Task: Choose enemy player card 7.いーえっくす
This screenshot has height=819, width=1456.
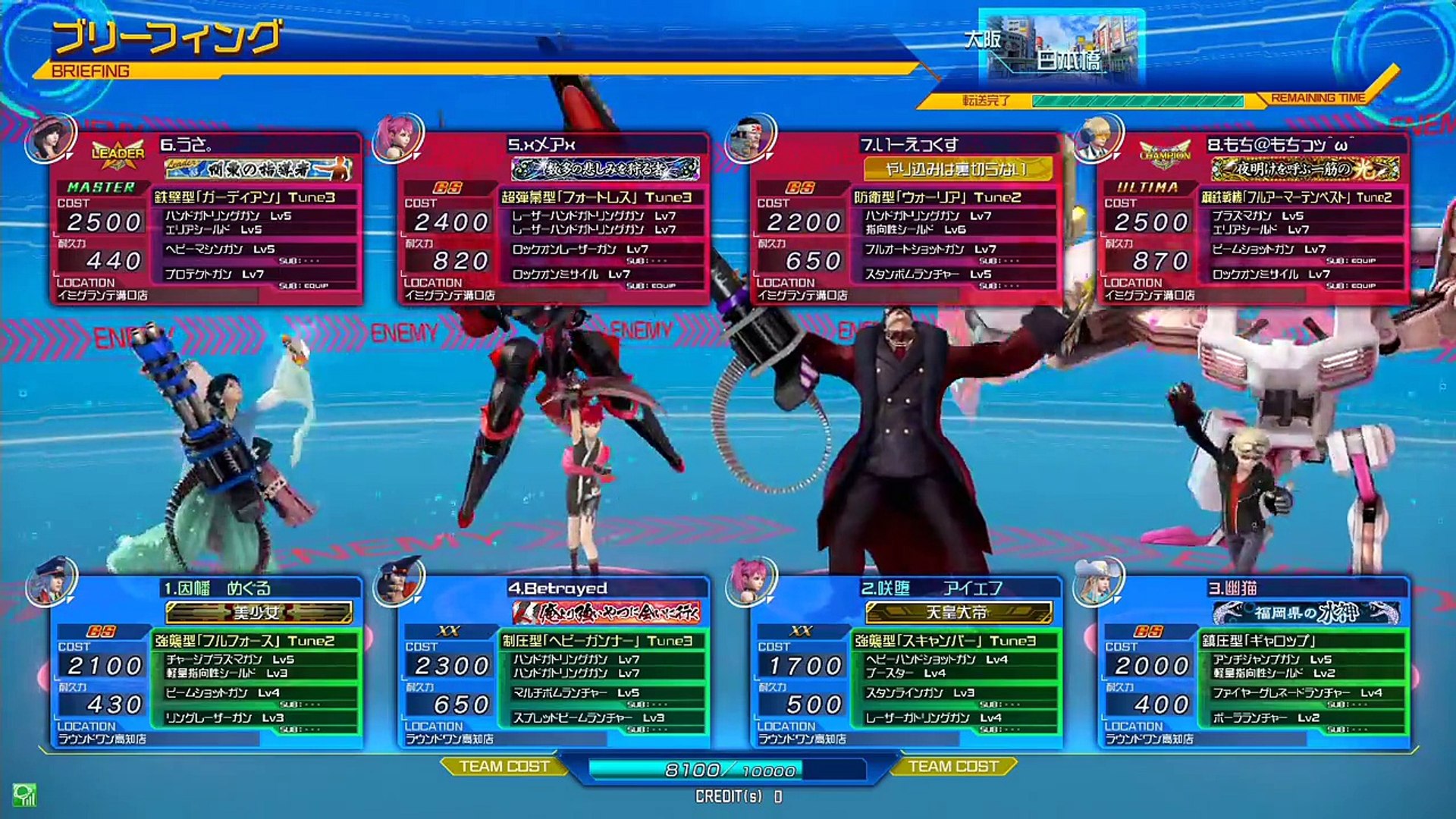Action: pos(905,220)
